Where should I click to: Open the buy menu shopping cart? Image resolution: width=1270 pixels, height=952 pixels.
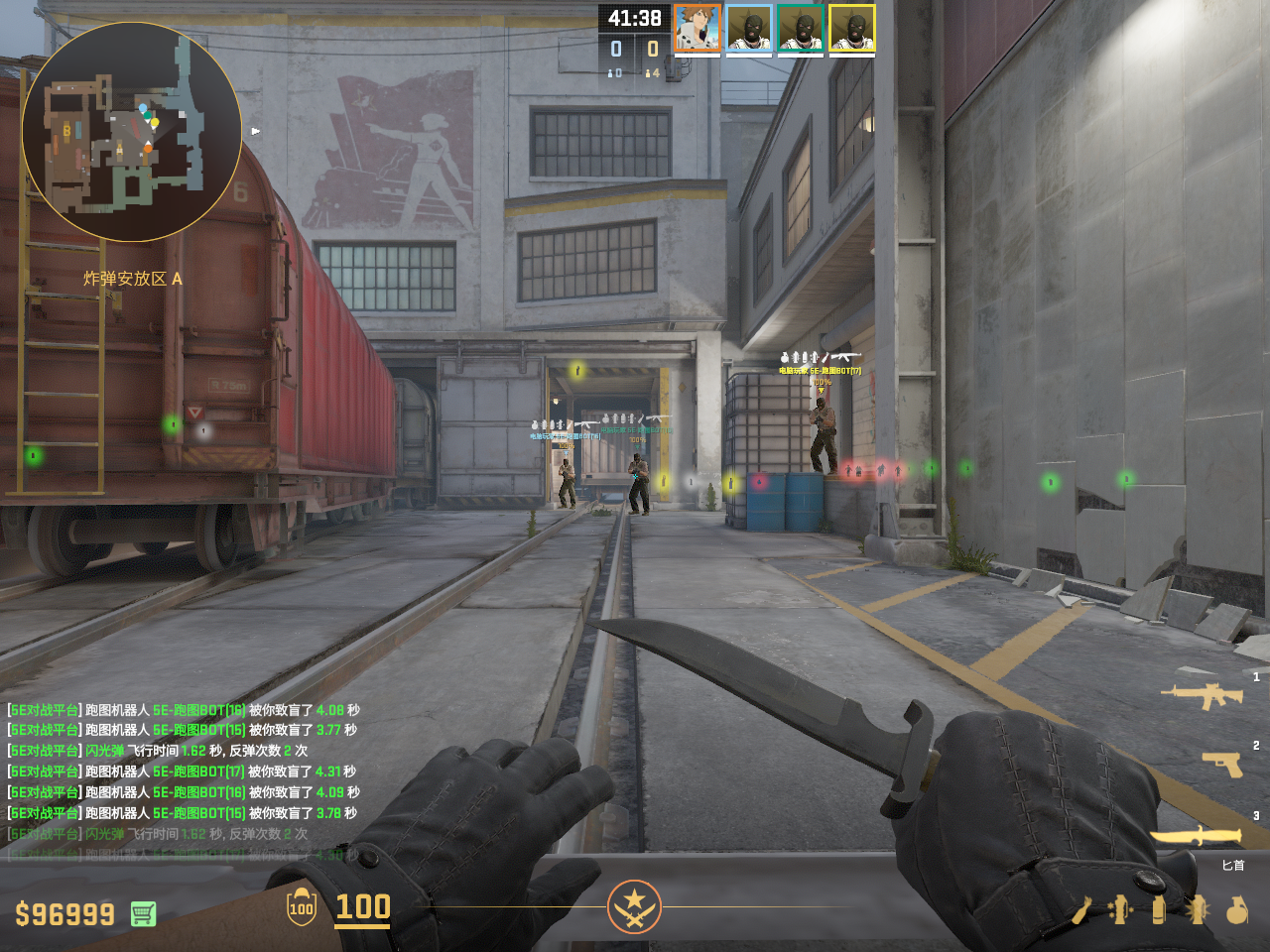[x=143, y=913]
